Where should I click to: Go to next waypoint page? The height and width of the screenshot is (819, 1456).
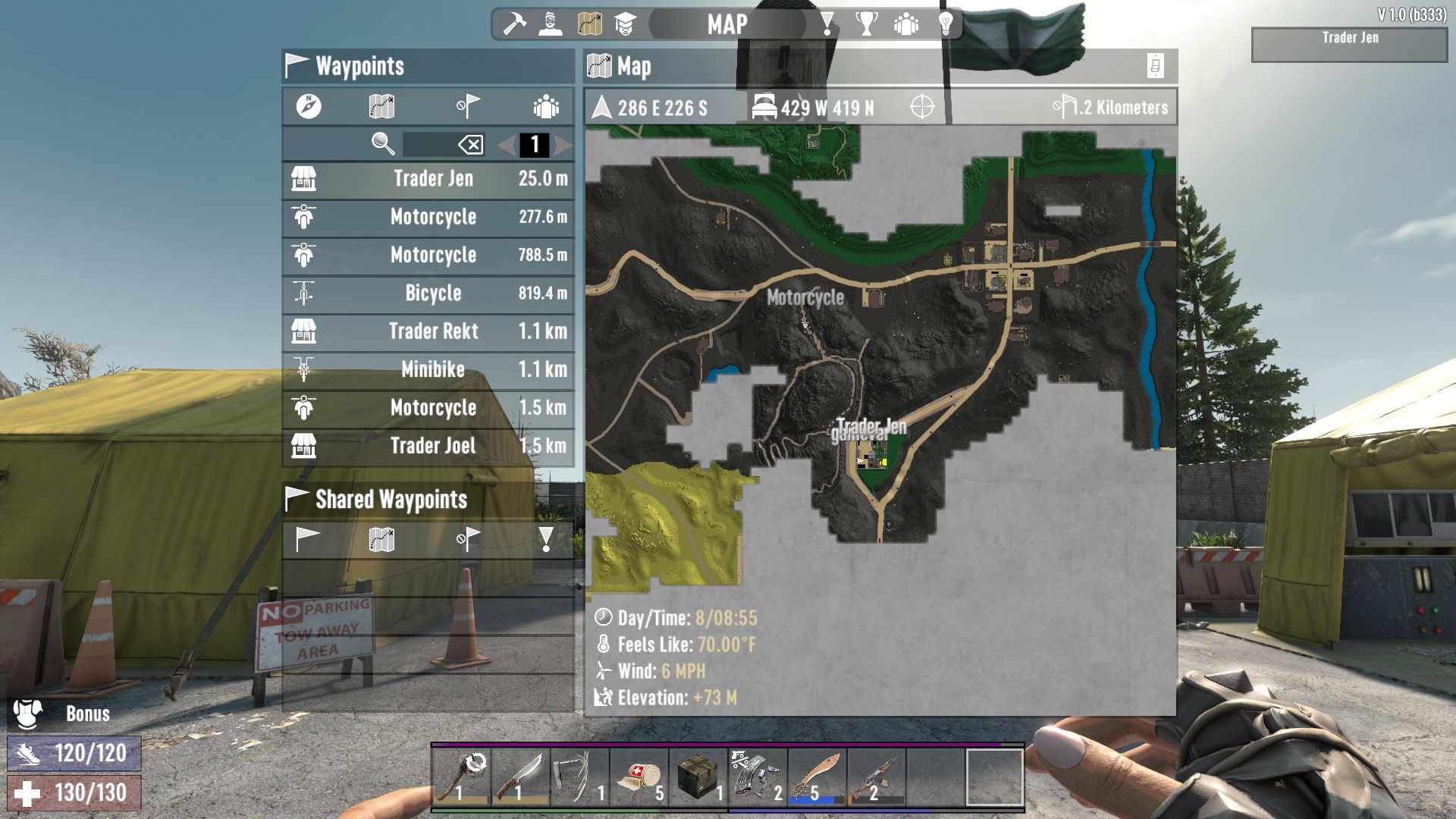563,144
